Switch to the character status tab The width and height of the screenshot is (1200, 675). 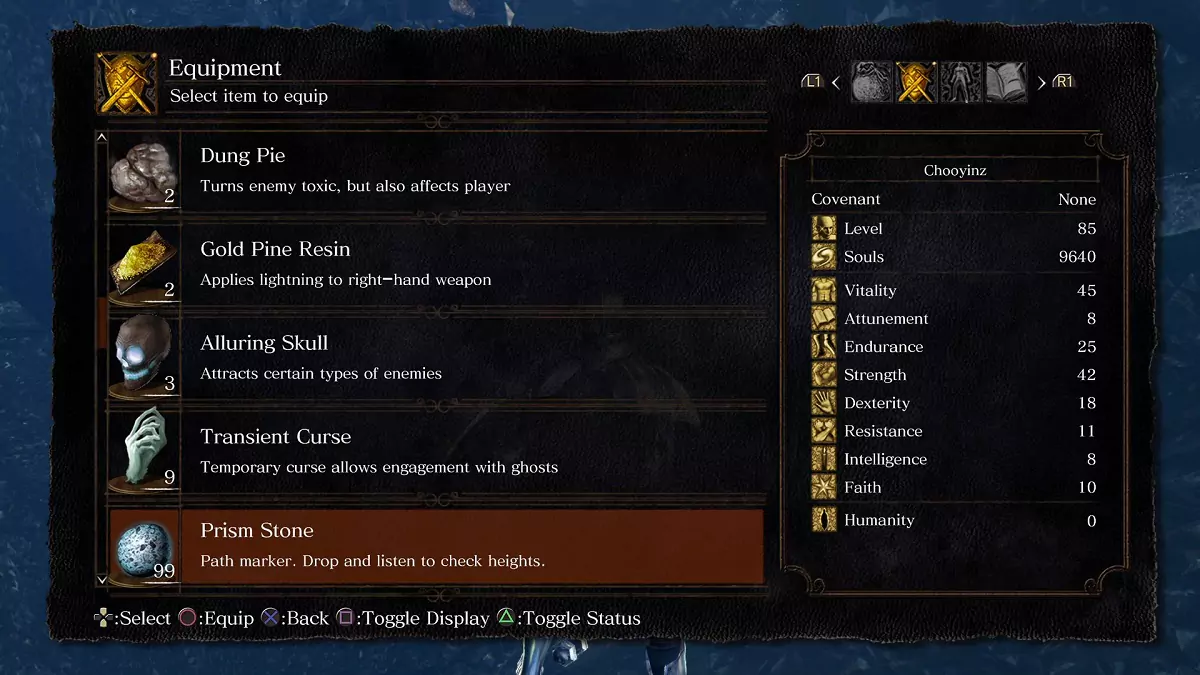[x=961, y=82]
